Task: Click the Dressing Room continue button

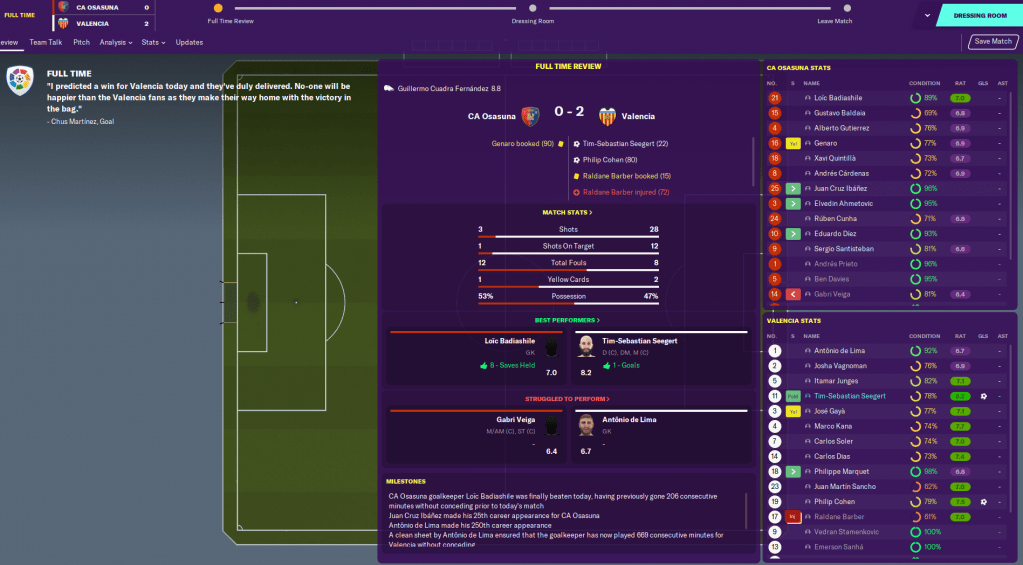Action: point(979,15)
